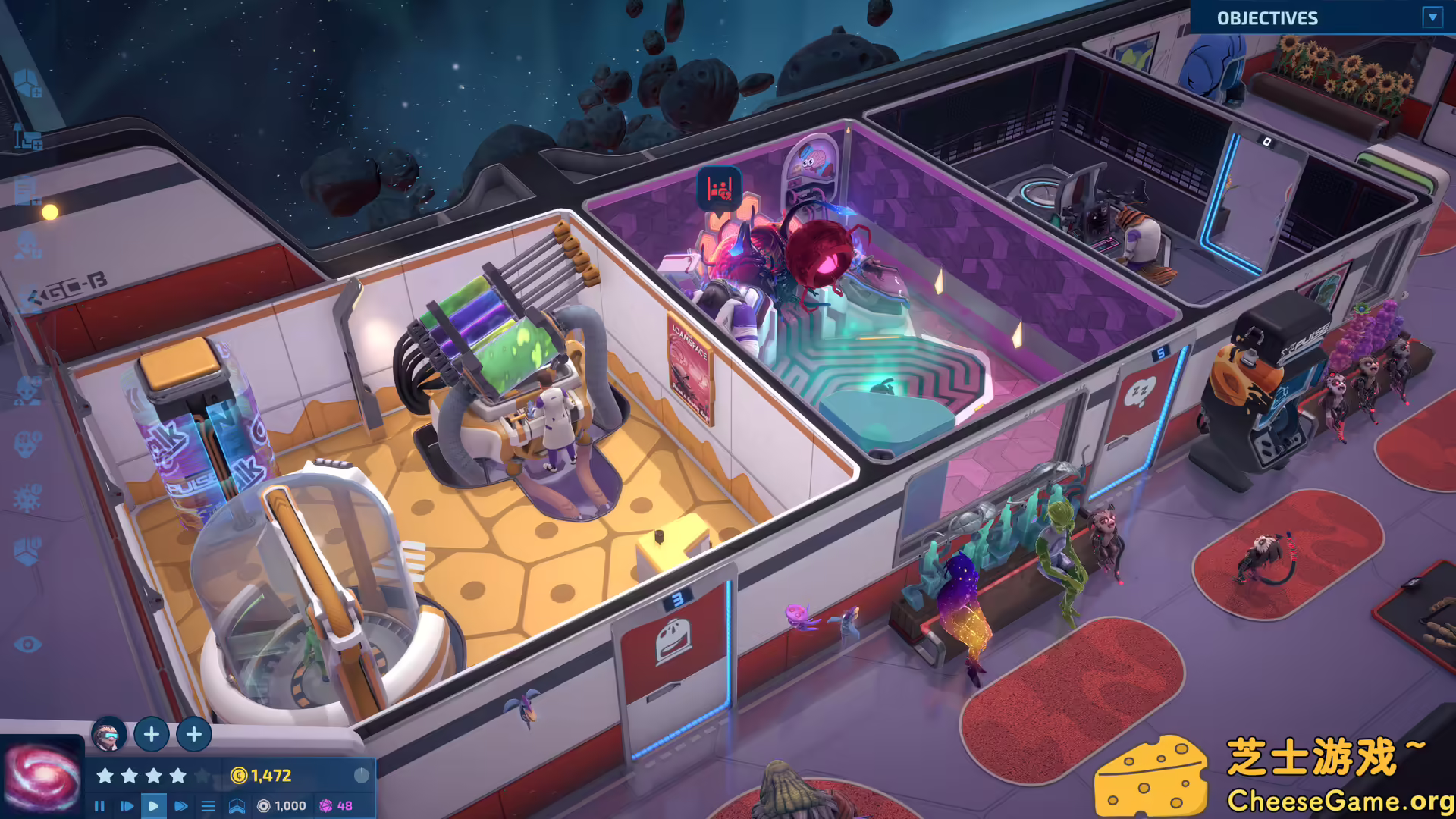1456x819 pixels.
Task: Open the hire staff icon
Action: [28, 244]
